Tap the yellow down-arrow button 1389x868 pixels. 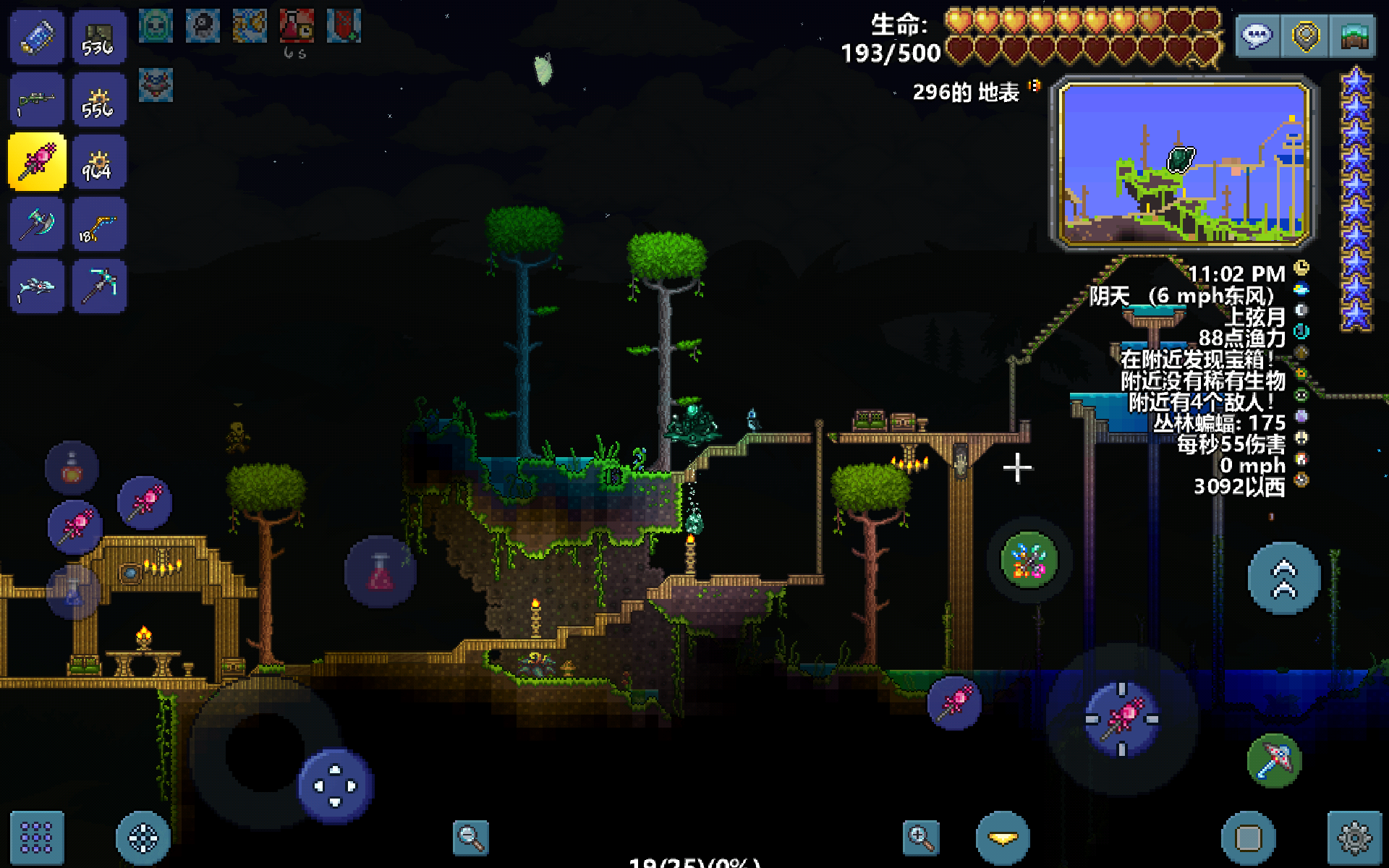pyautogui.click(x=1003, y=838)
